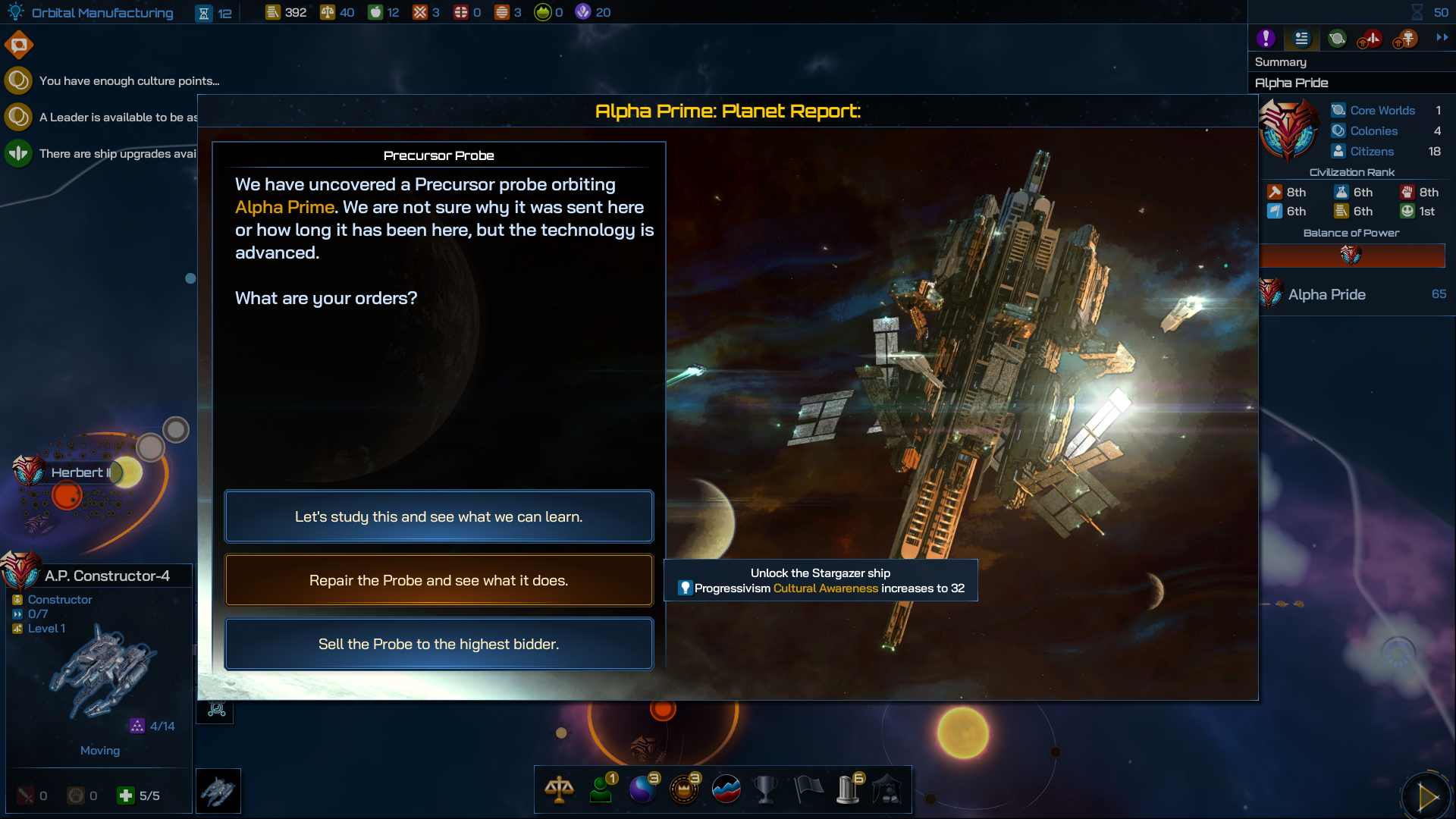Switch to the red ships tab
Screen dimensions: 1456x819
1370,38
